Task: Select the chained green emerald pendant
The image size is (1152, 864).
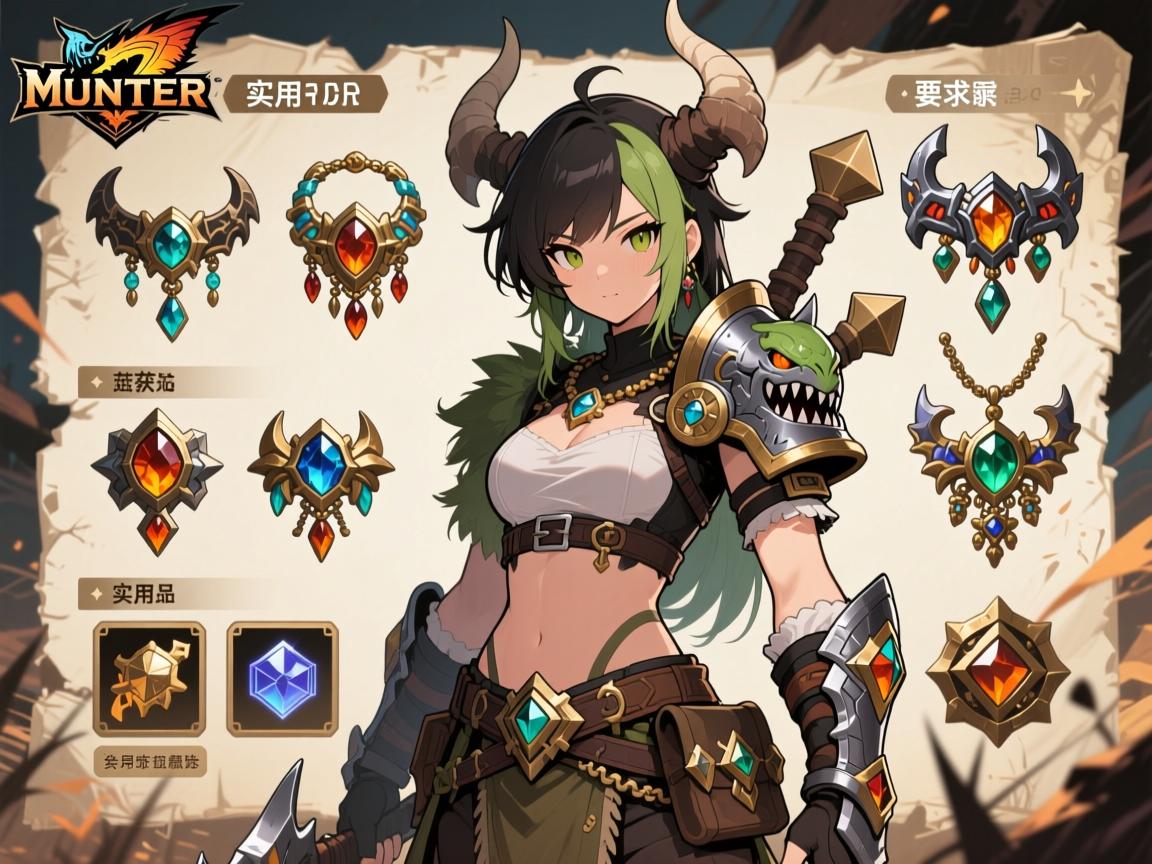Action: click(994, 450)
